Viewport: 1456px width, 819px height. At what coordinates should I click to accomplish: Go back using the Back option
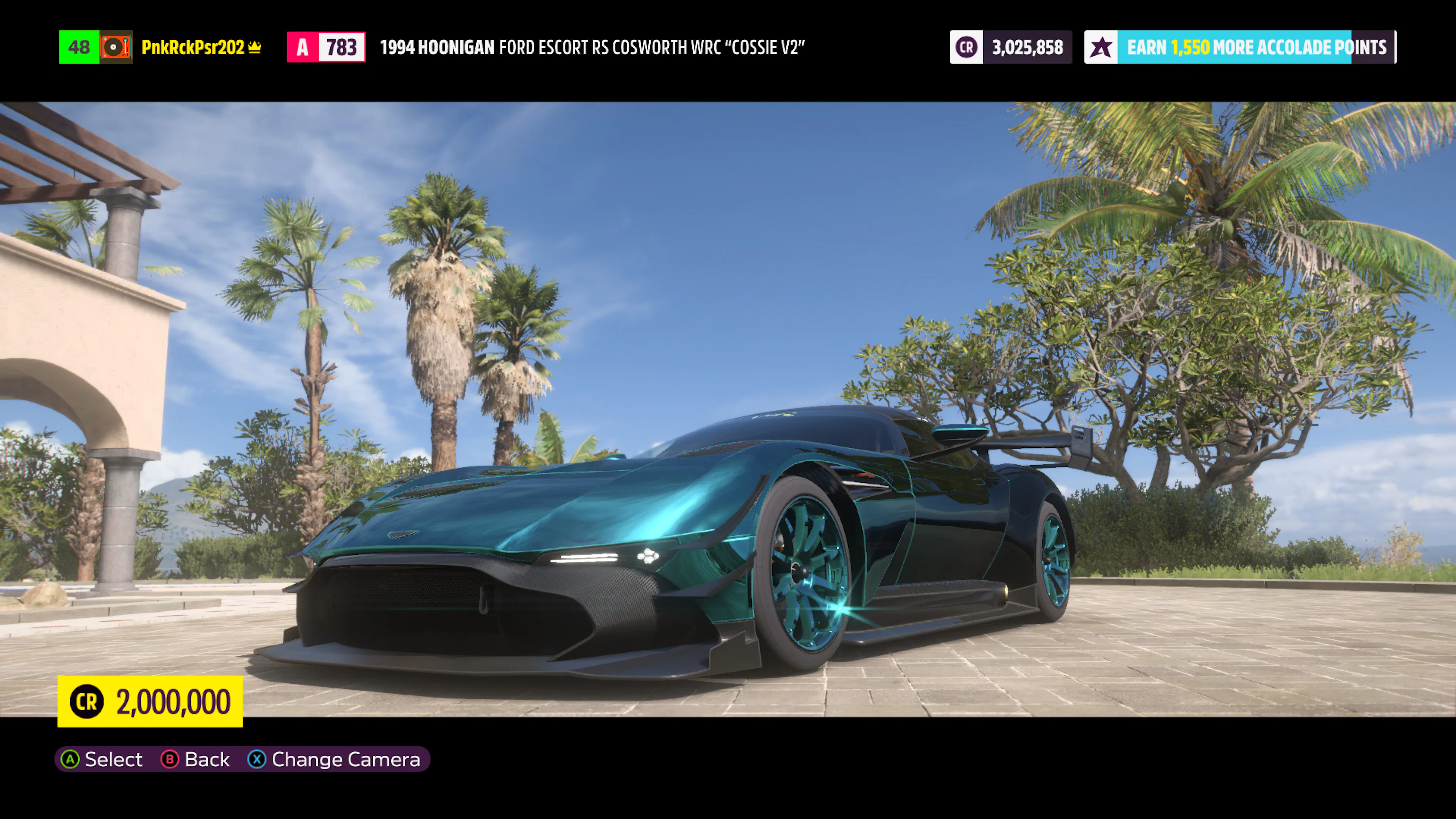click(x=196, y=759)
